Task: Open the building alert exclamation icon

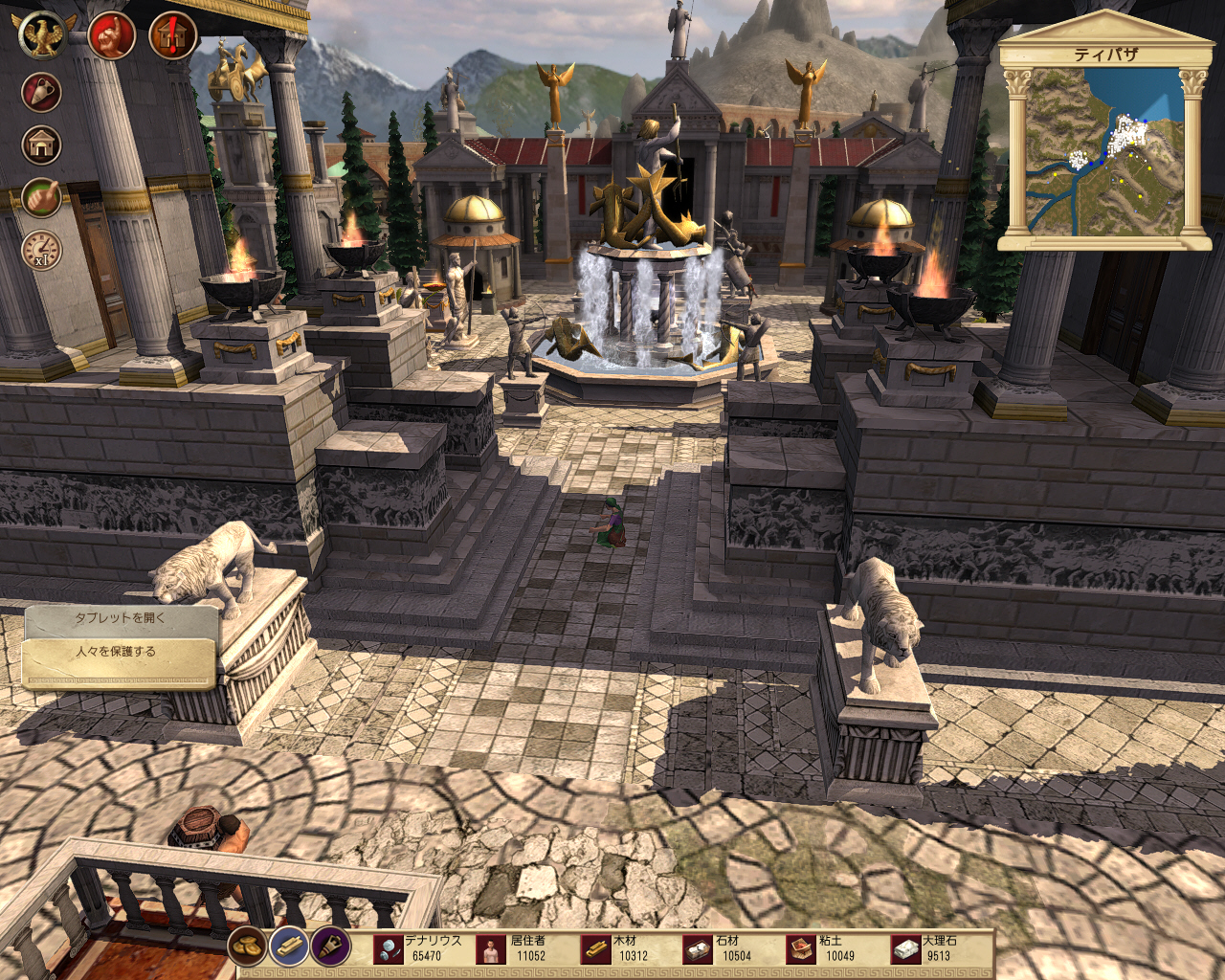Action: [x=172, y=36]
